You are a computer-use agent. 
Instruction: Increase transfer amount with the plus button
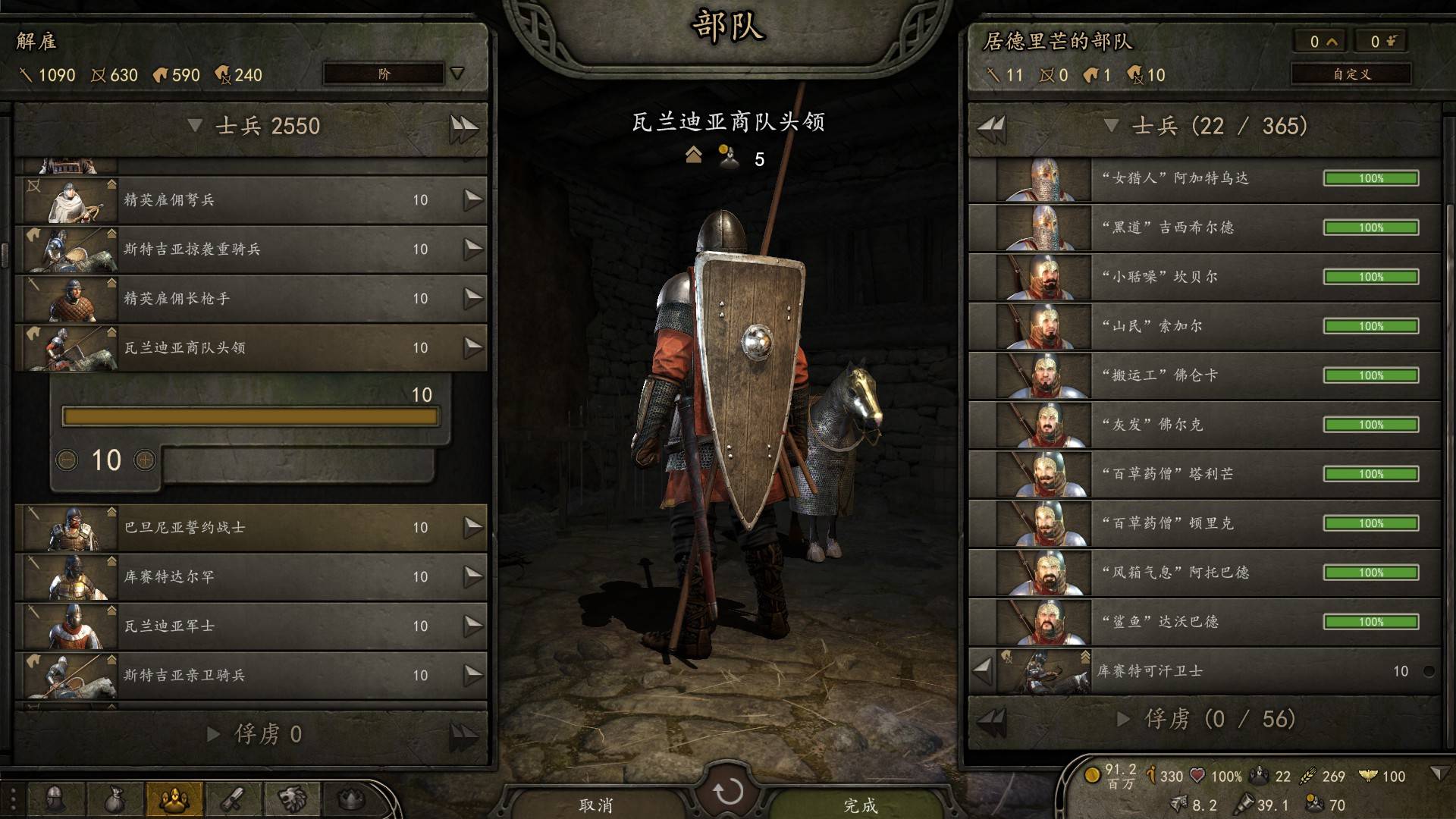pos(145,460)
